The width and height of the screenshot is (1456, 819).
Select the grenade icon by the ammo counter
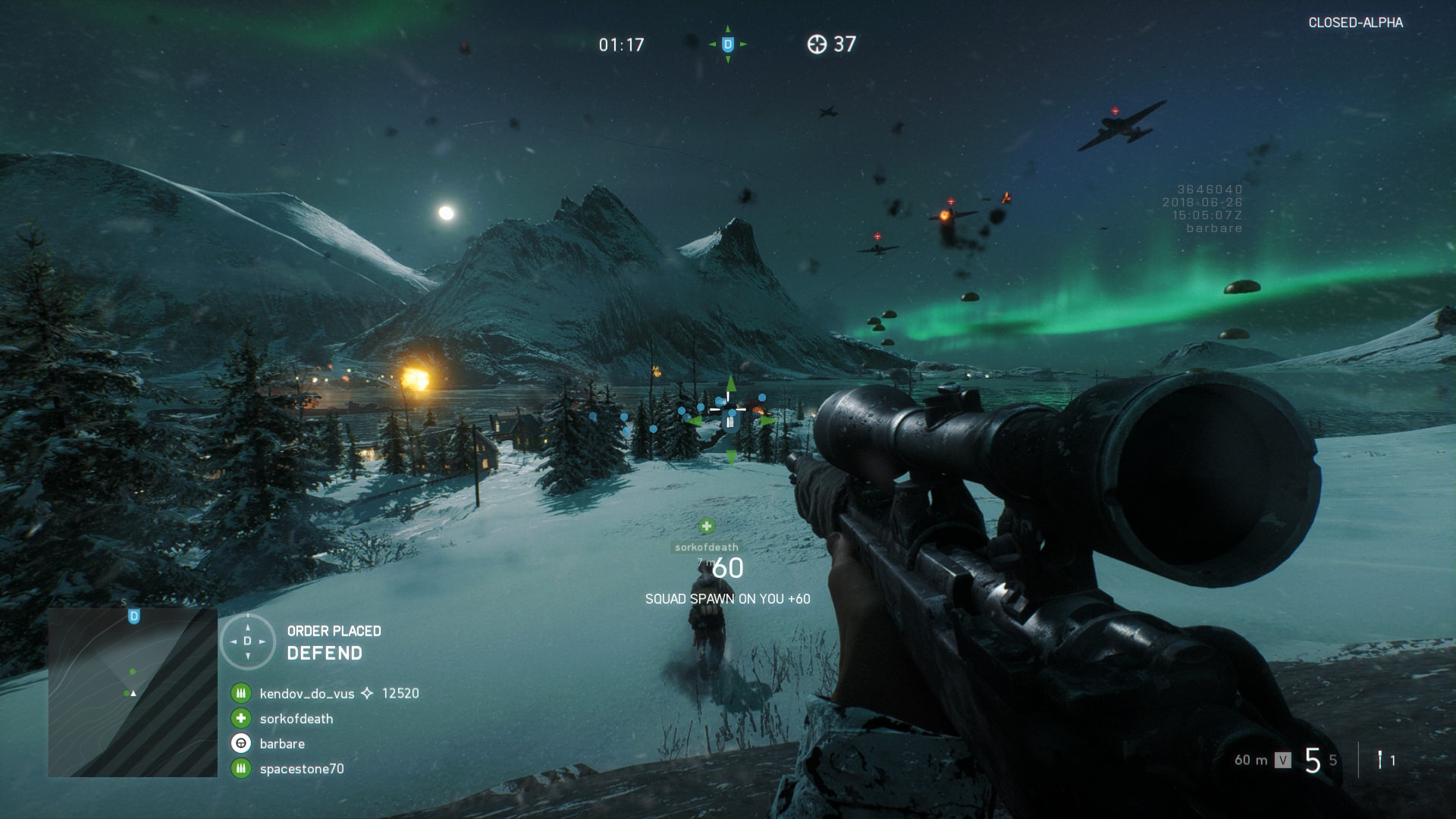click(1380, 759)
